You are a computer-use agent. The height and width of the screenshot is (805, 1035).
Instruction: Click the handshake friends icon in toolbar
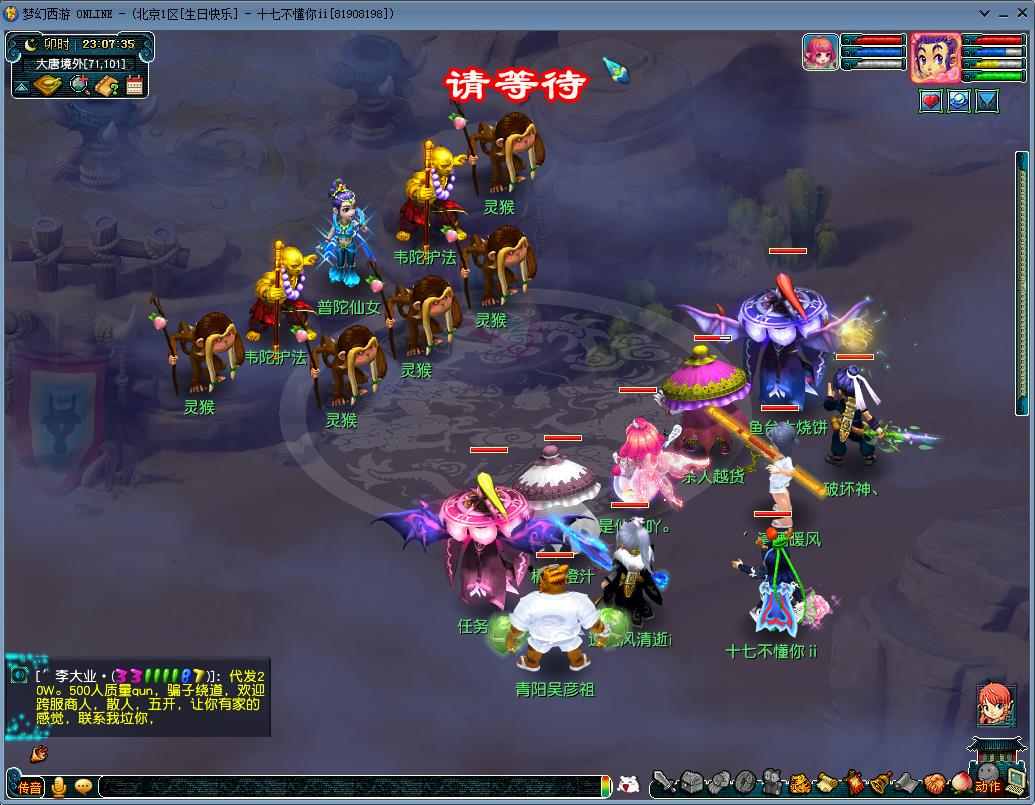[x=933, y=782]
